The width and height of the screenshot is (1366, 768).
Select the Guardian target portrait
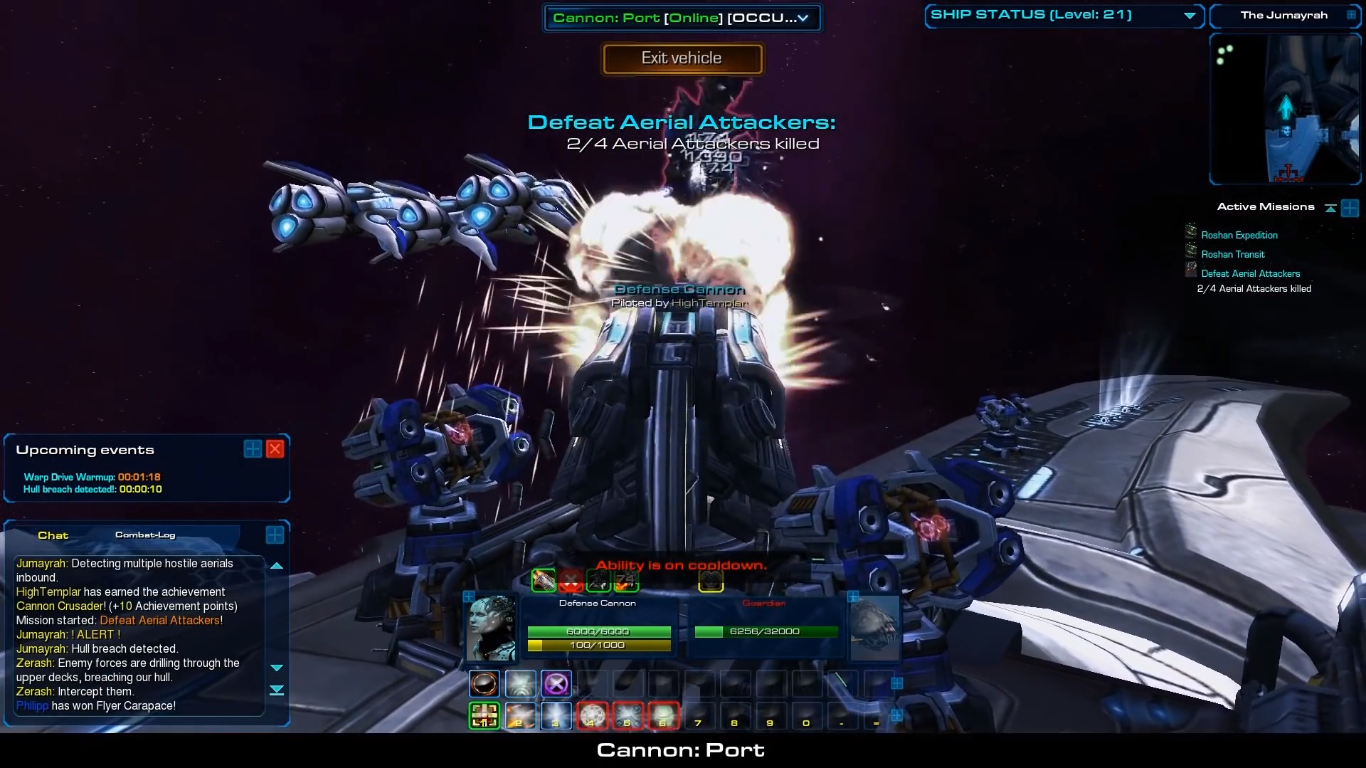click(874, 625)
